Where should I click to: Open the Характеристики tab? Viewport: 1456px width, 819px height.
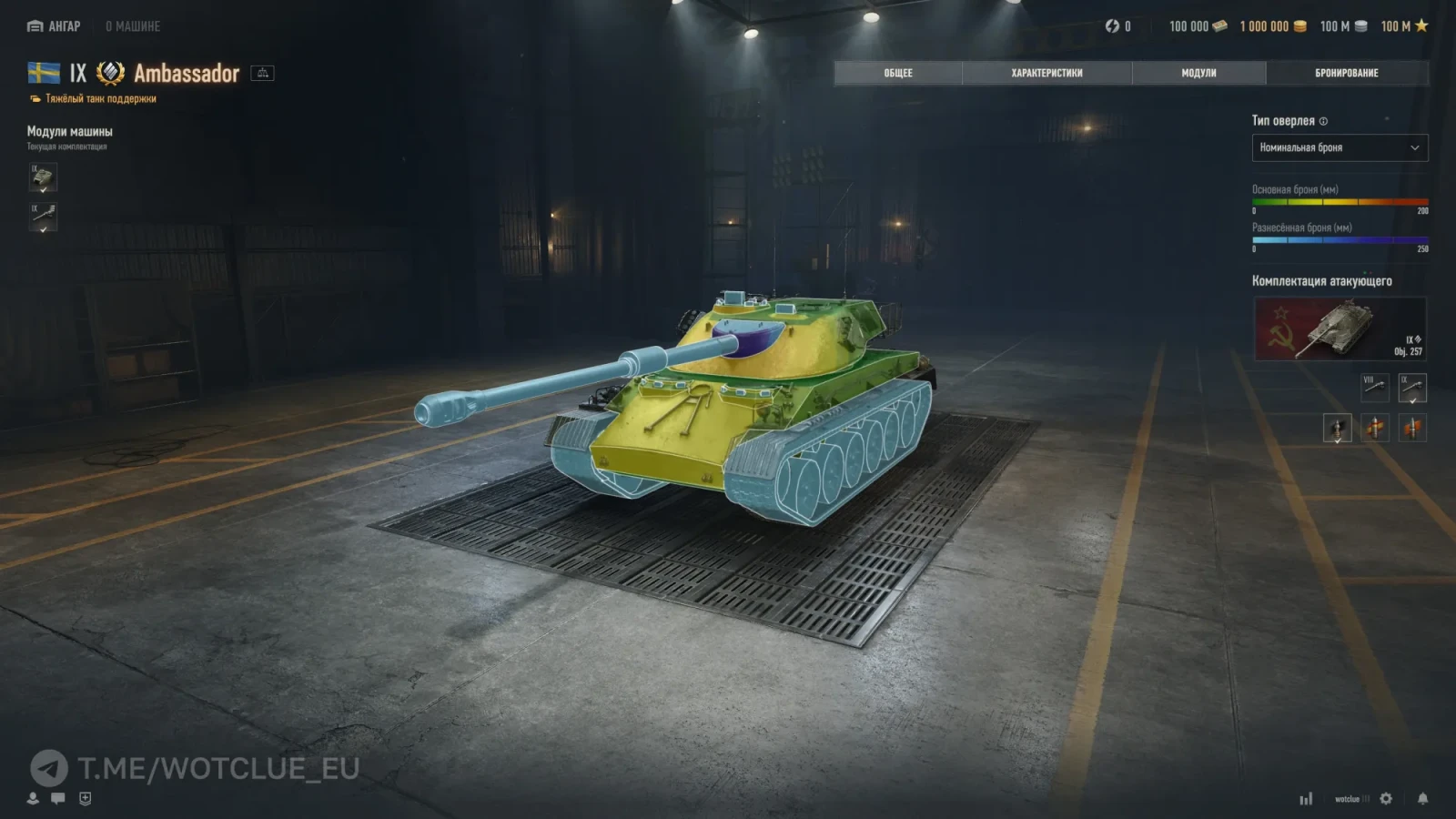click(x=1046, y=73)
